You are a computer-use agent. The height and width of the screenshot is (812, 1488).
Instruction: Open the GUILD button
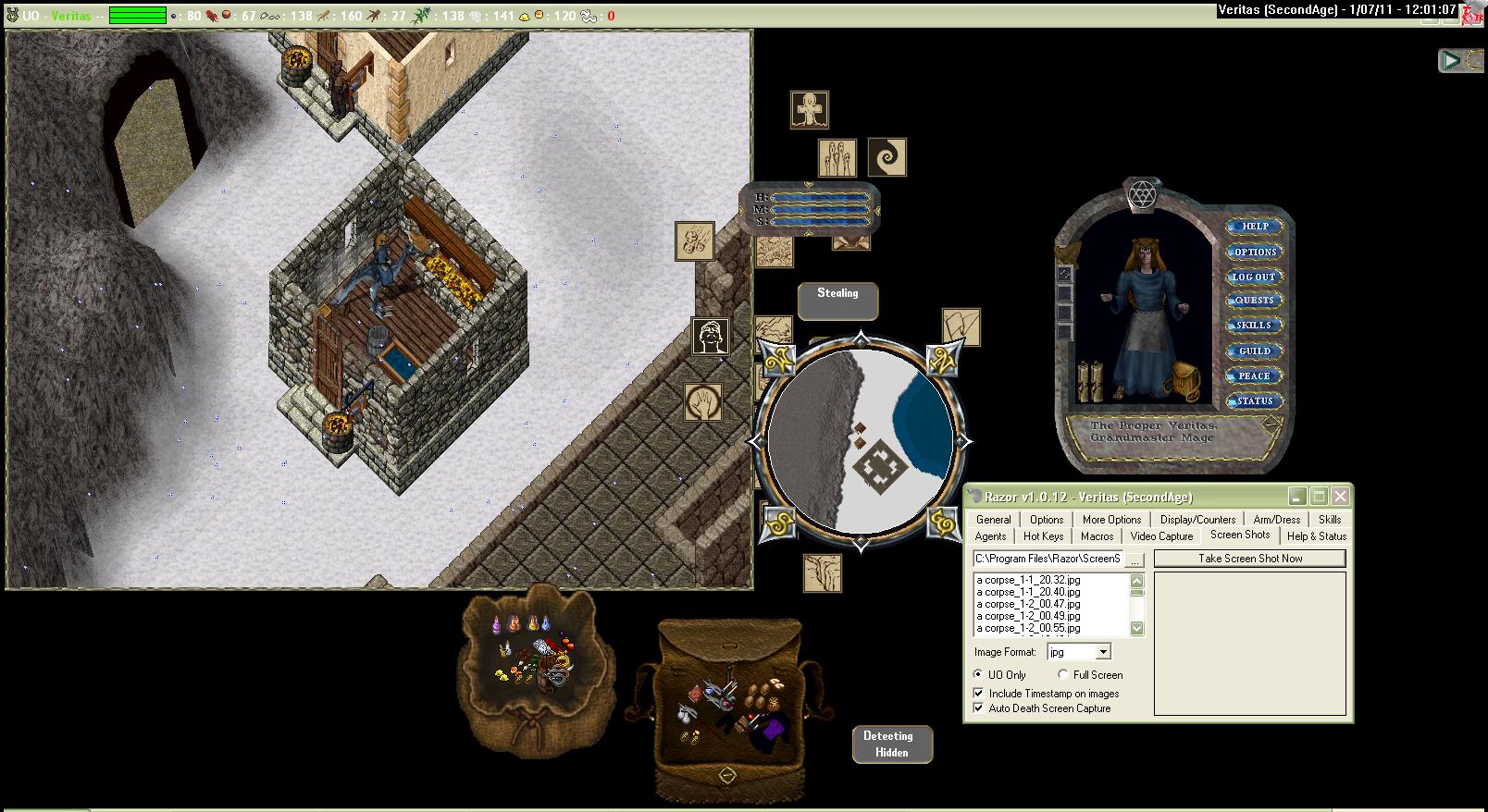pyautogui.click(x=1254, y=351)
